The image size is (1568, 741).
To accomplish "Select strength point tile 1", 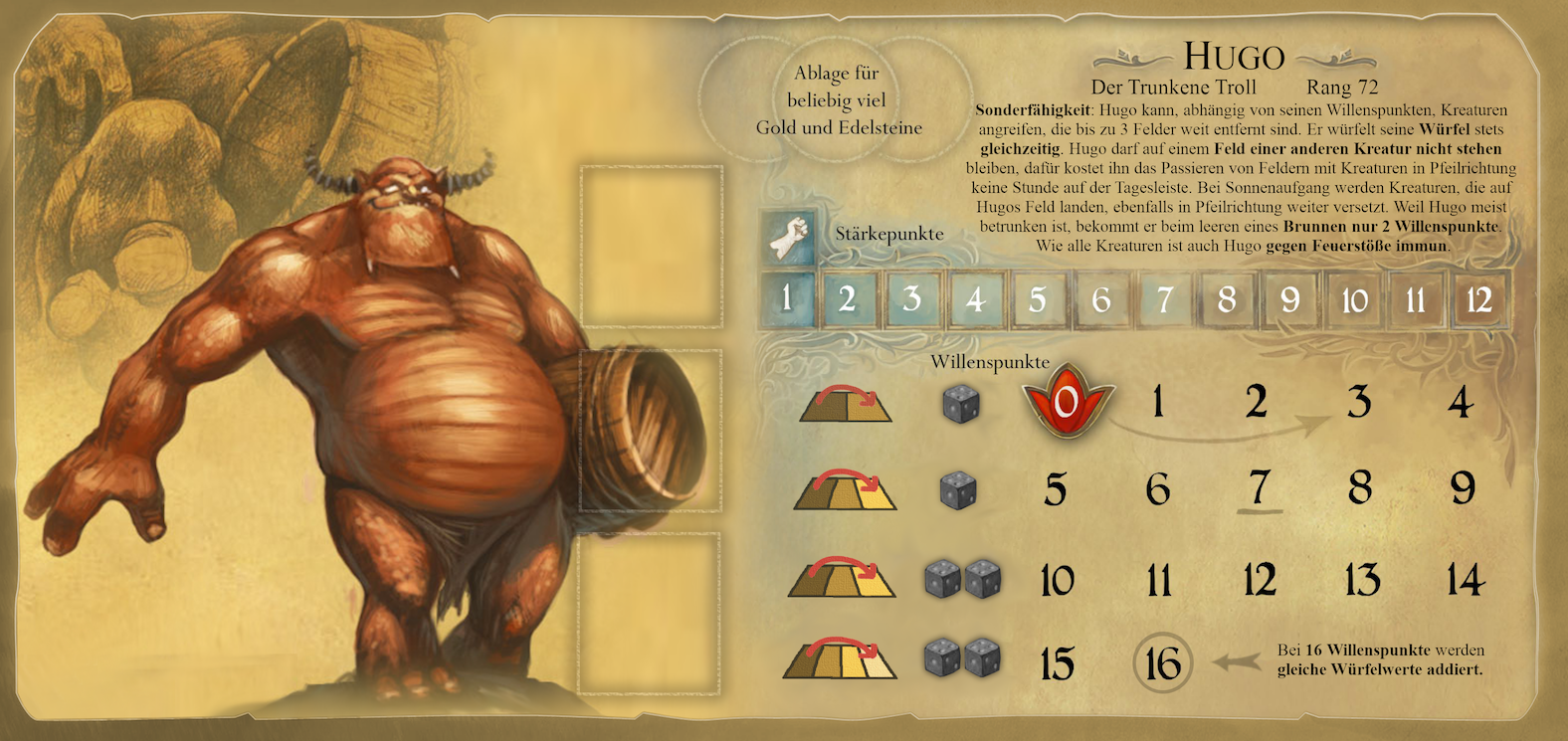I will [786, 298].
